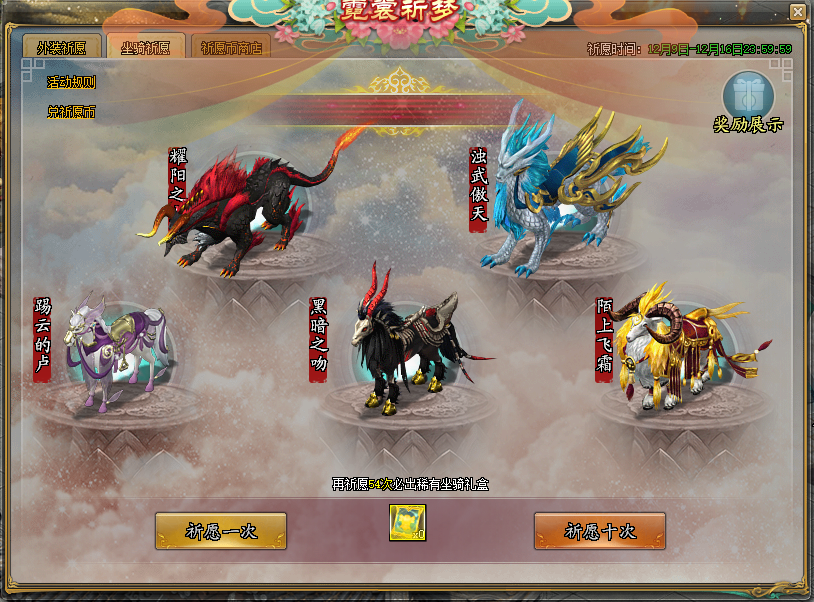Select the 踢云的卢 white horse mount
The width and height of the screenshot is (814, 602).
(x=115, y=350)
